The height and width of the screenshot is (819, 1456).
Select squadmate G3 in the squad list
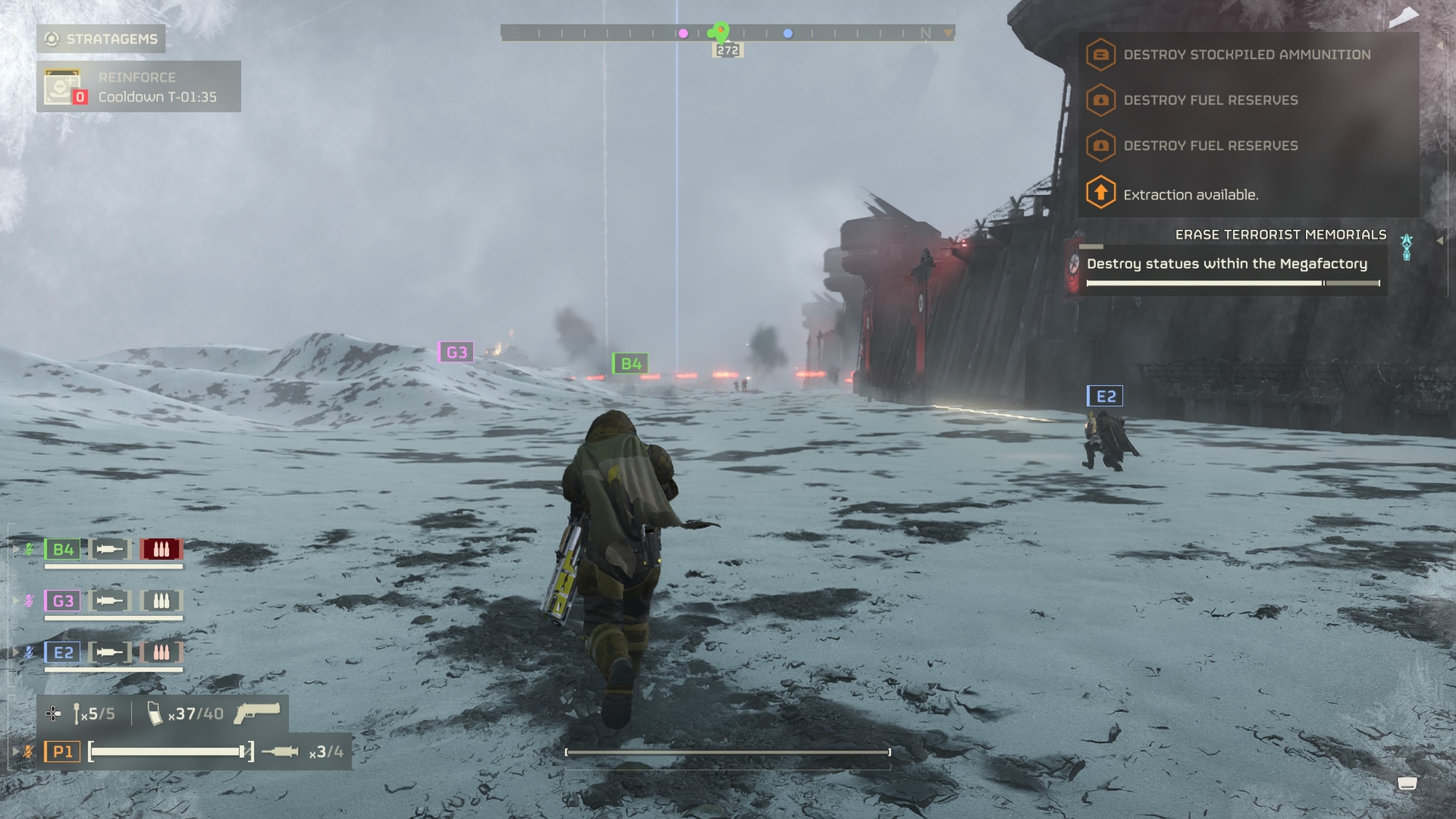point(63,601)
